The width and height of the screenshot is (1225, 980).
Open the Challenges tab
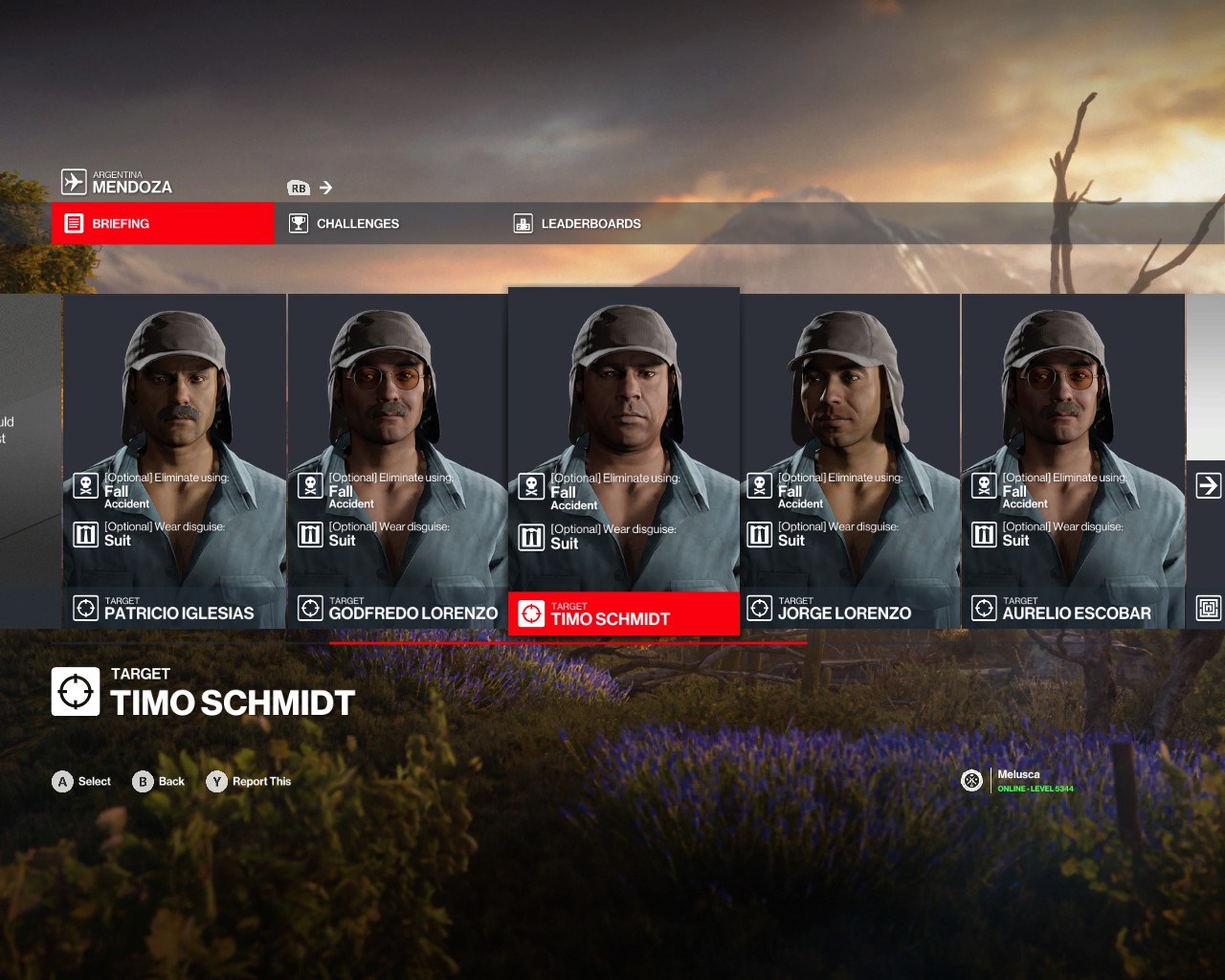[357, 223]
